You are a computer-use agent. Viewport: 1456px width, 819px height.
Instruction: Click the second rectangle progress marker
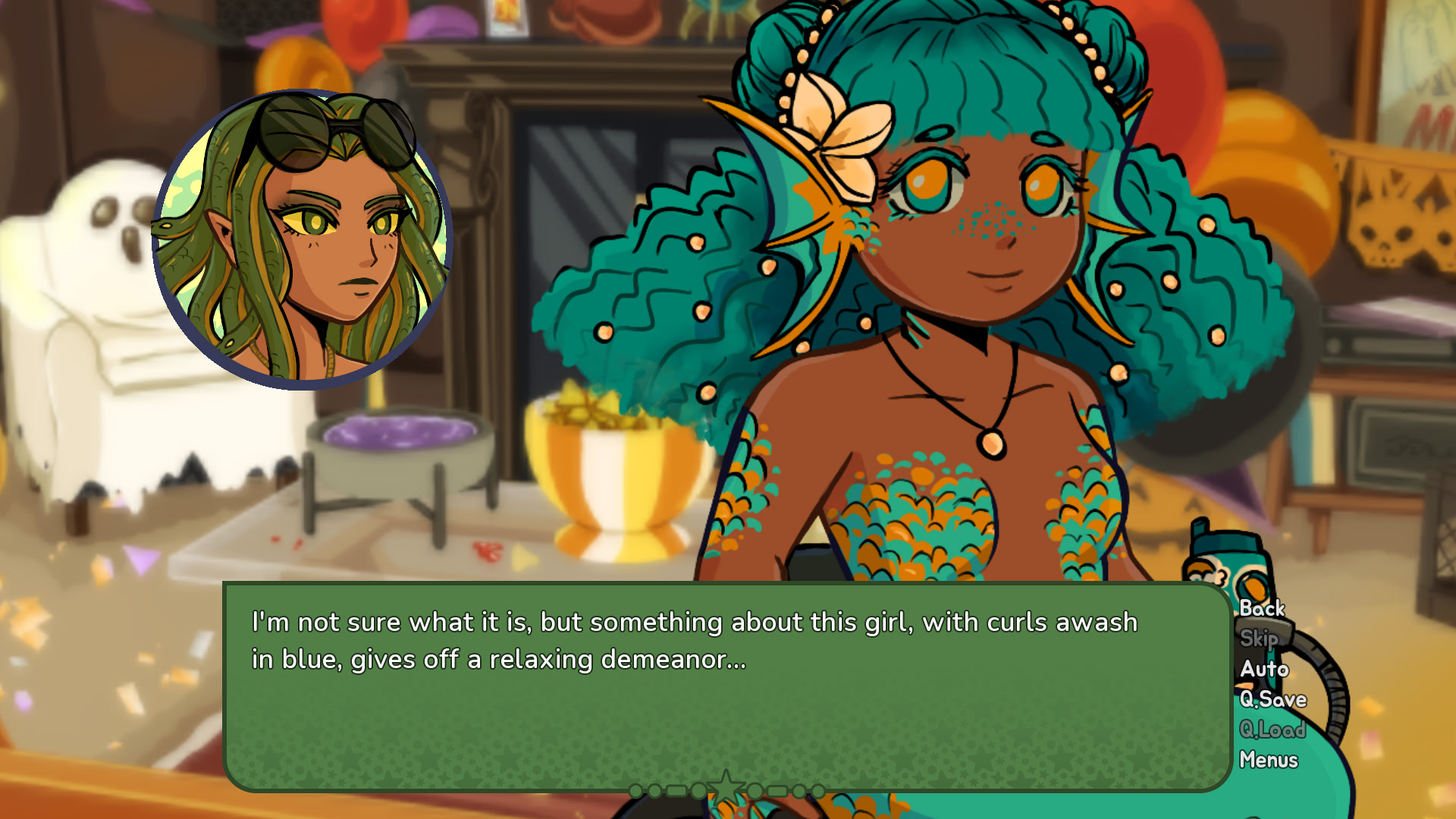tap(777, 791)
